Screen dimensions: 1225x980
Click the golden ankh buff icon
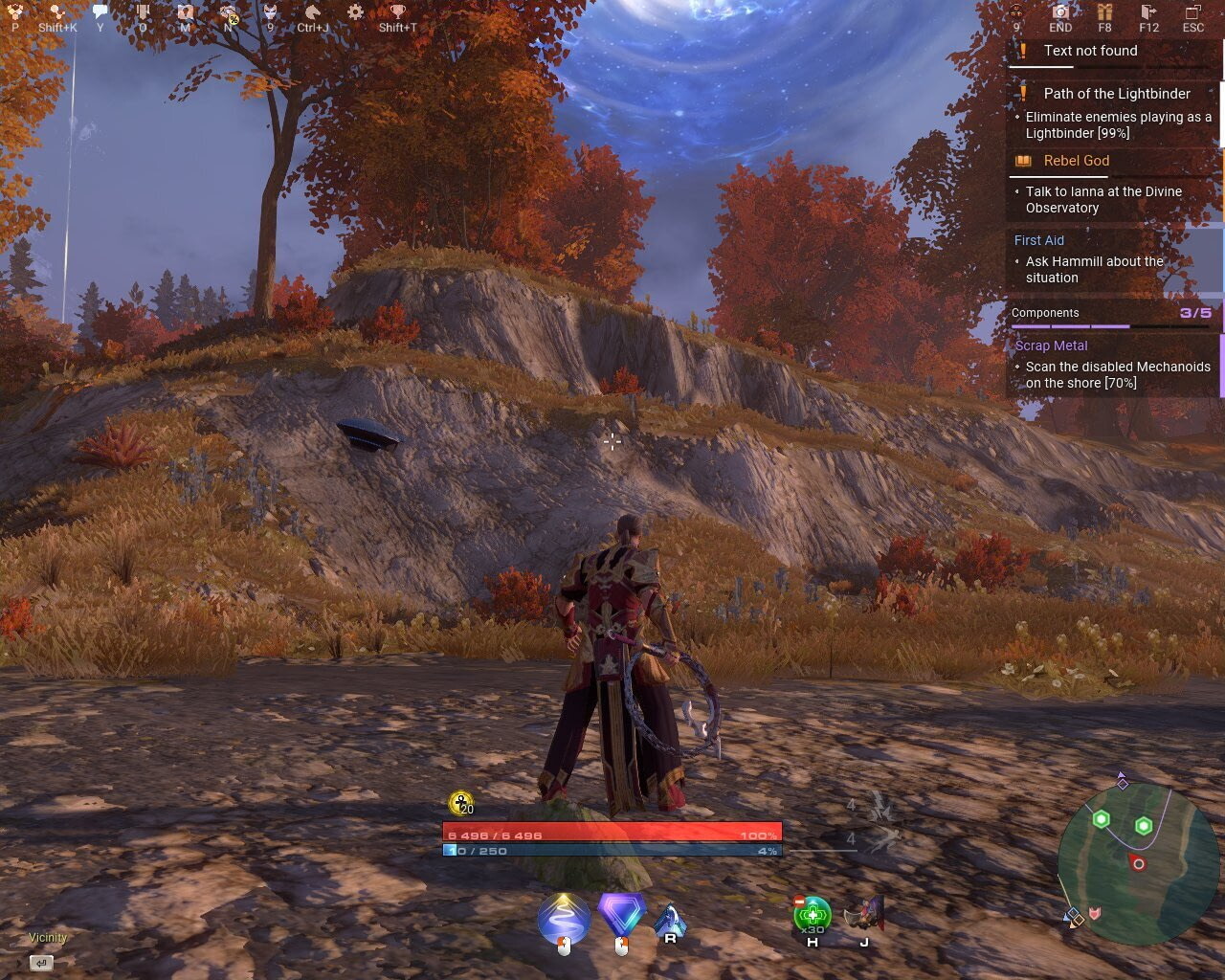pos(460,803)
